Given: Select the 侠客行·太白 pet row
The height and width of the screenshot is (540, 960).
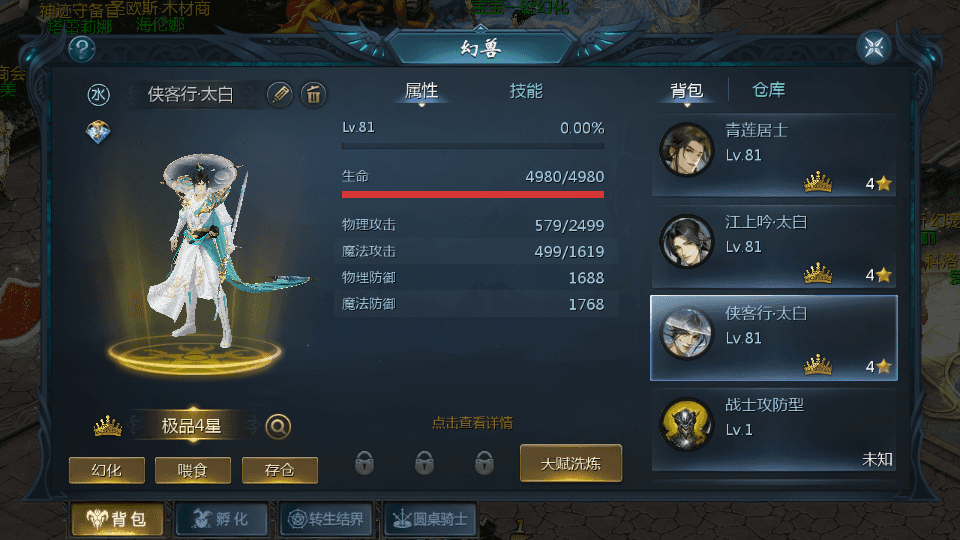Looking at the screenshot, I should (x=773, y=338).
